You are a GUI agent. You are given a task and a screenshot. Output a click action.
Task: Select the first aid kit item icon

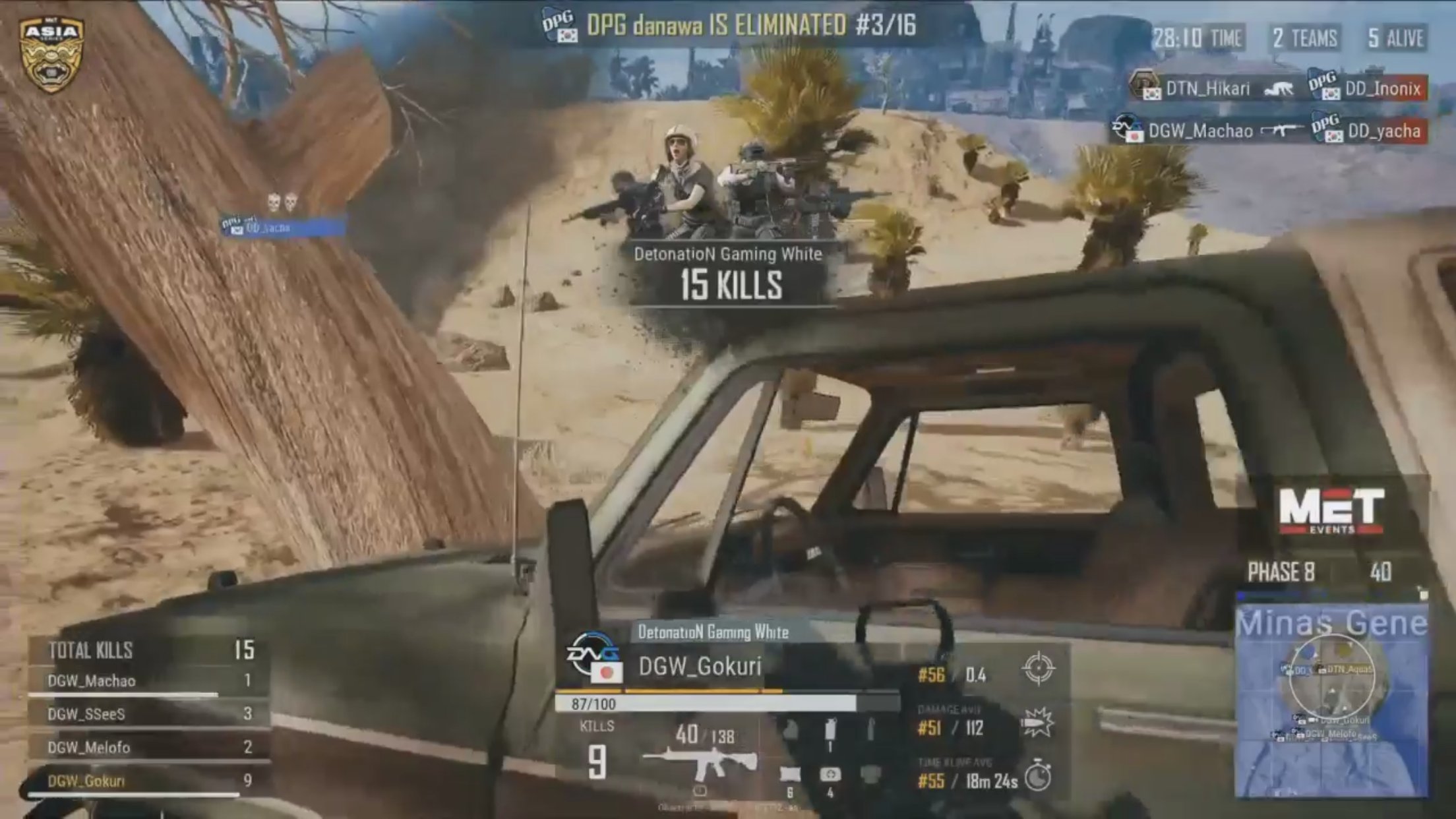coord(830,775)
